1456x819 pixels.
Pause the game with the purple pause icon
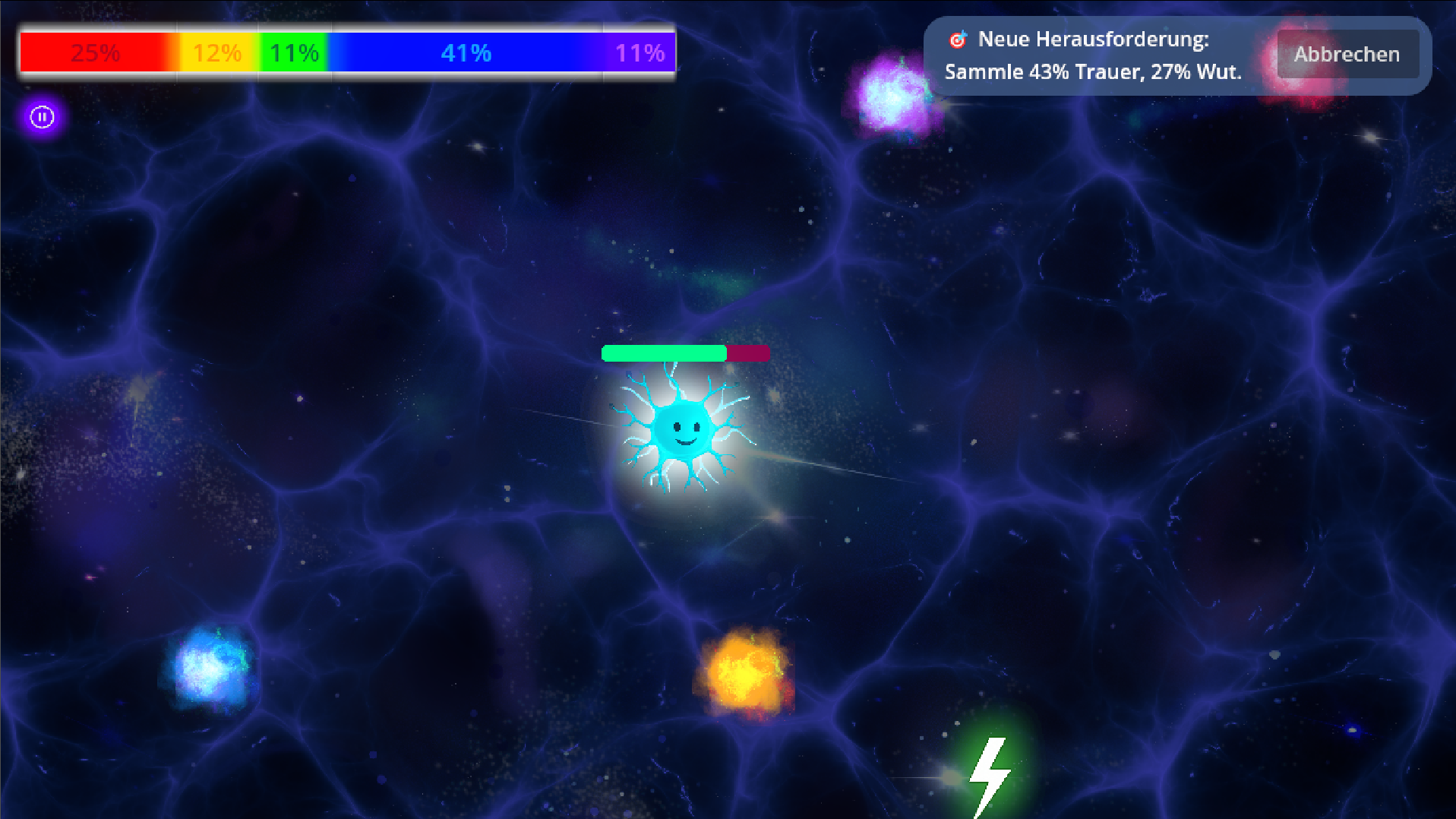pos(42,117)
